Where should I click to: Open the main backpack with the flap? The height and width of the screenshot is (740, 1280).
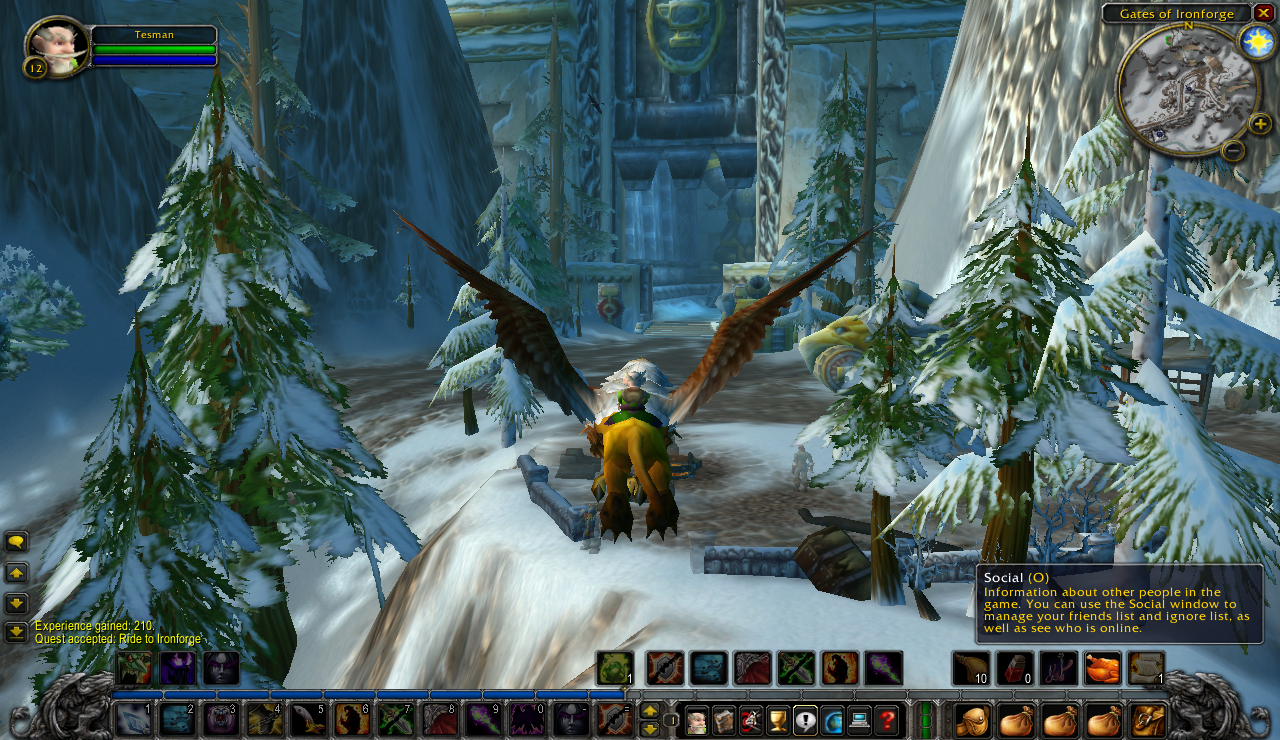click(1149, 720)
